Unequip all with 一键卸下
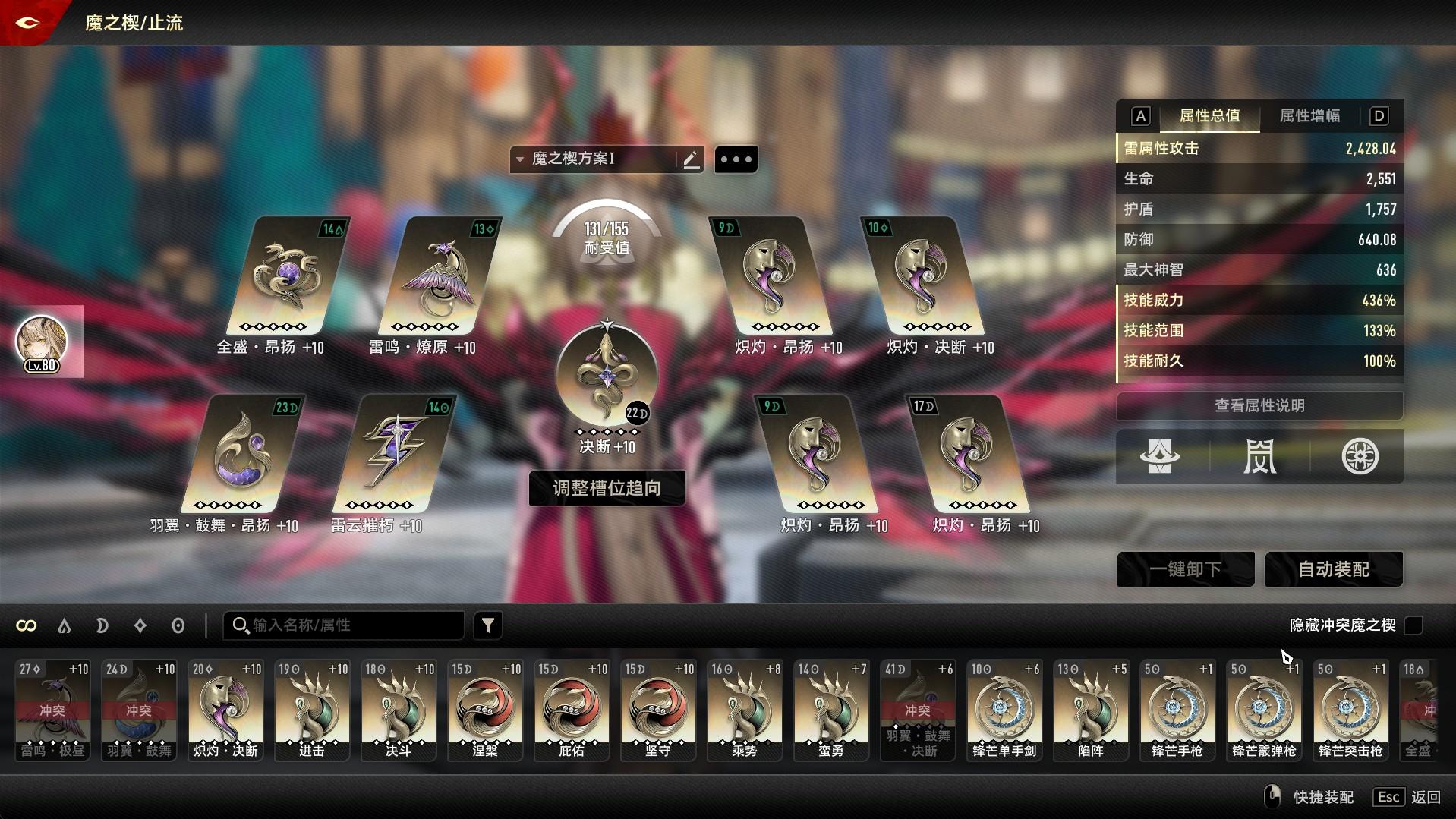1456x819 pixels. pyautogui.click(x=1185, y=569)
